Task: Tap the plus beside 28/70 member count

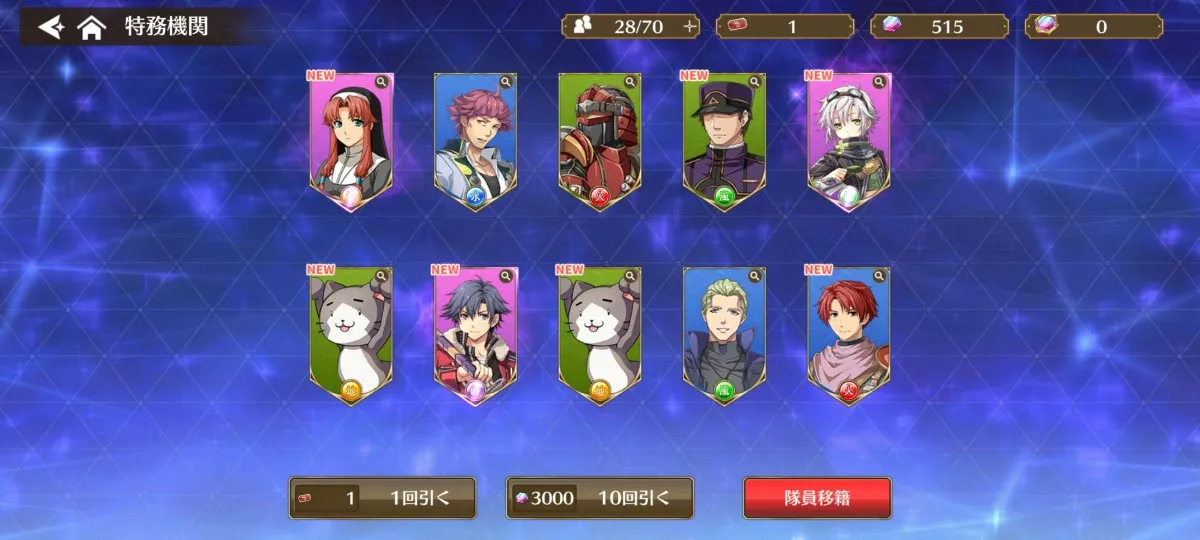Action: 689,27
